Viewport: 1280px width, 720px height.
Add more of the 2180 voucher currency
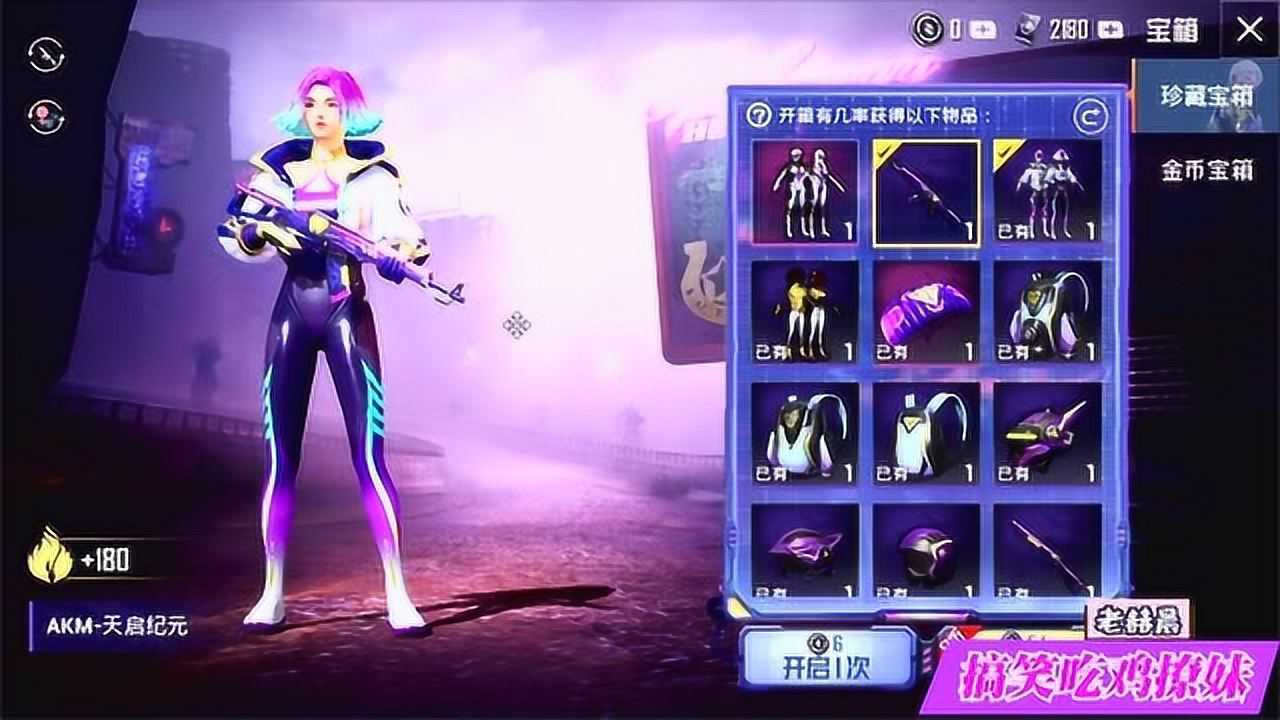[x=1110, y=30]
